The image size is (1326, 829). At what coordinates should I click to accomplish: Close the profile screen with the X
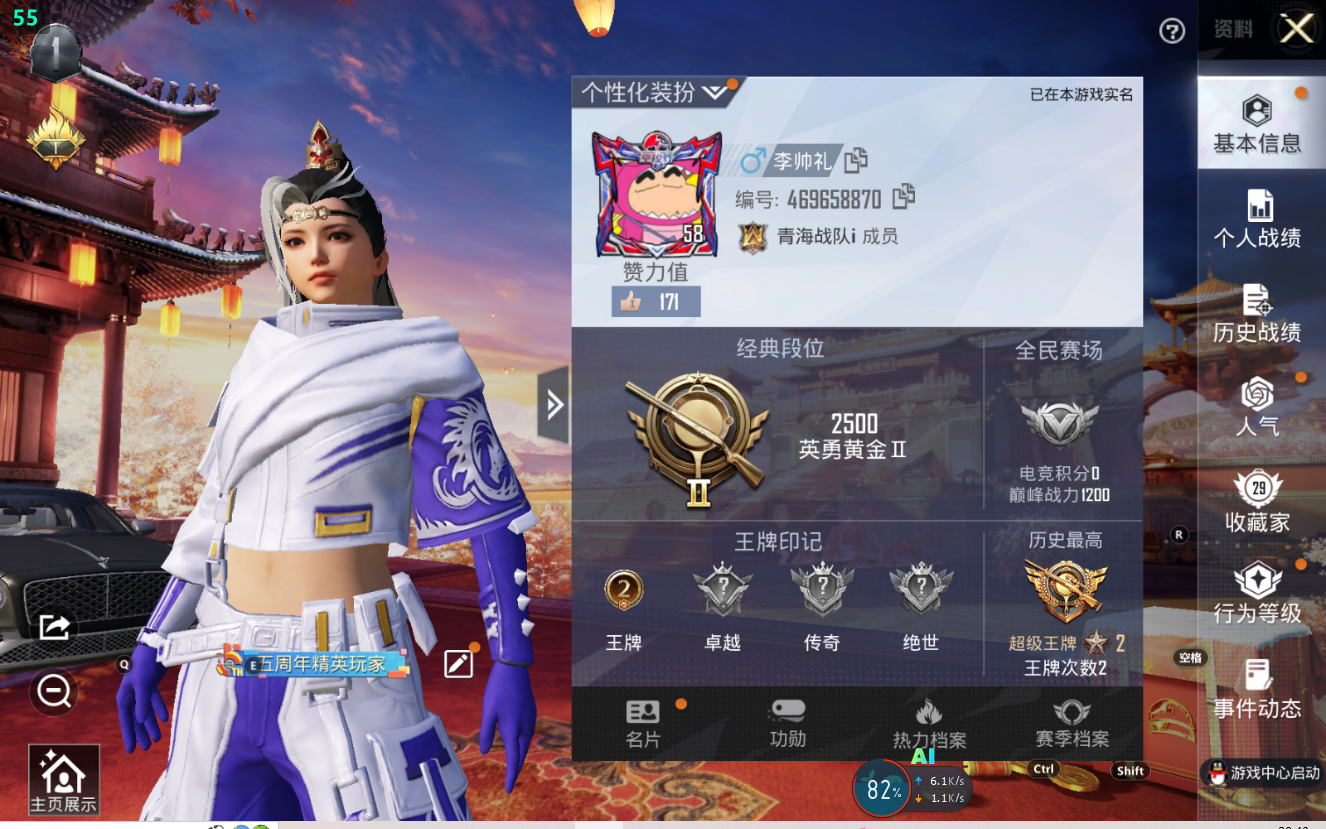[1297, 29]
